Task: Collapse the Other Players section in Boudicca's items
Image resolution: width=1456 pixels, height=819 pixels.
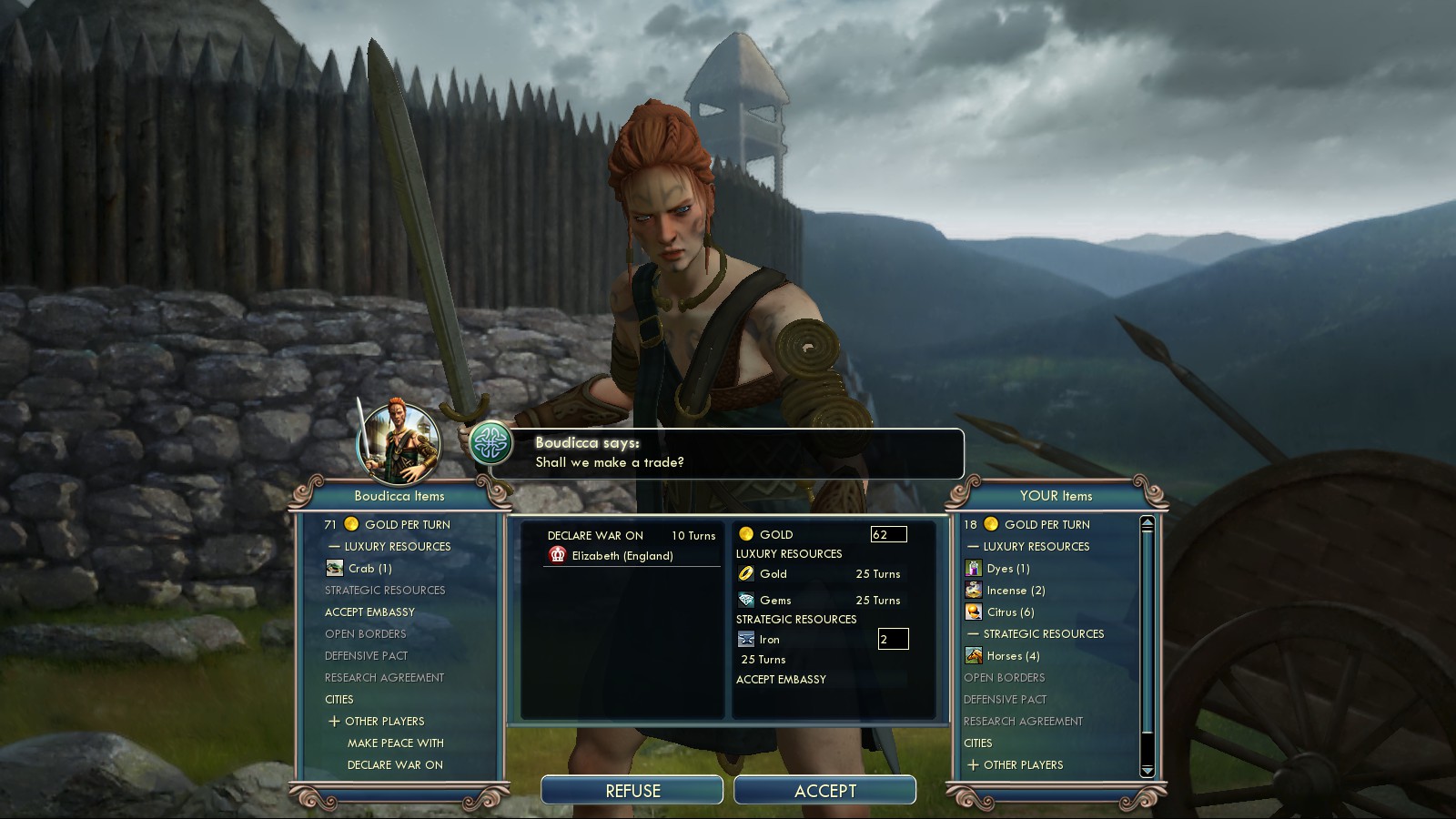Action: (334, 722)
